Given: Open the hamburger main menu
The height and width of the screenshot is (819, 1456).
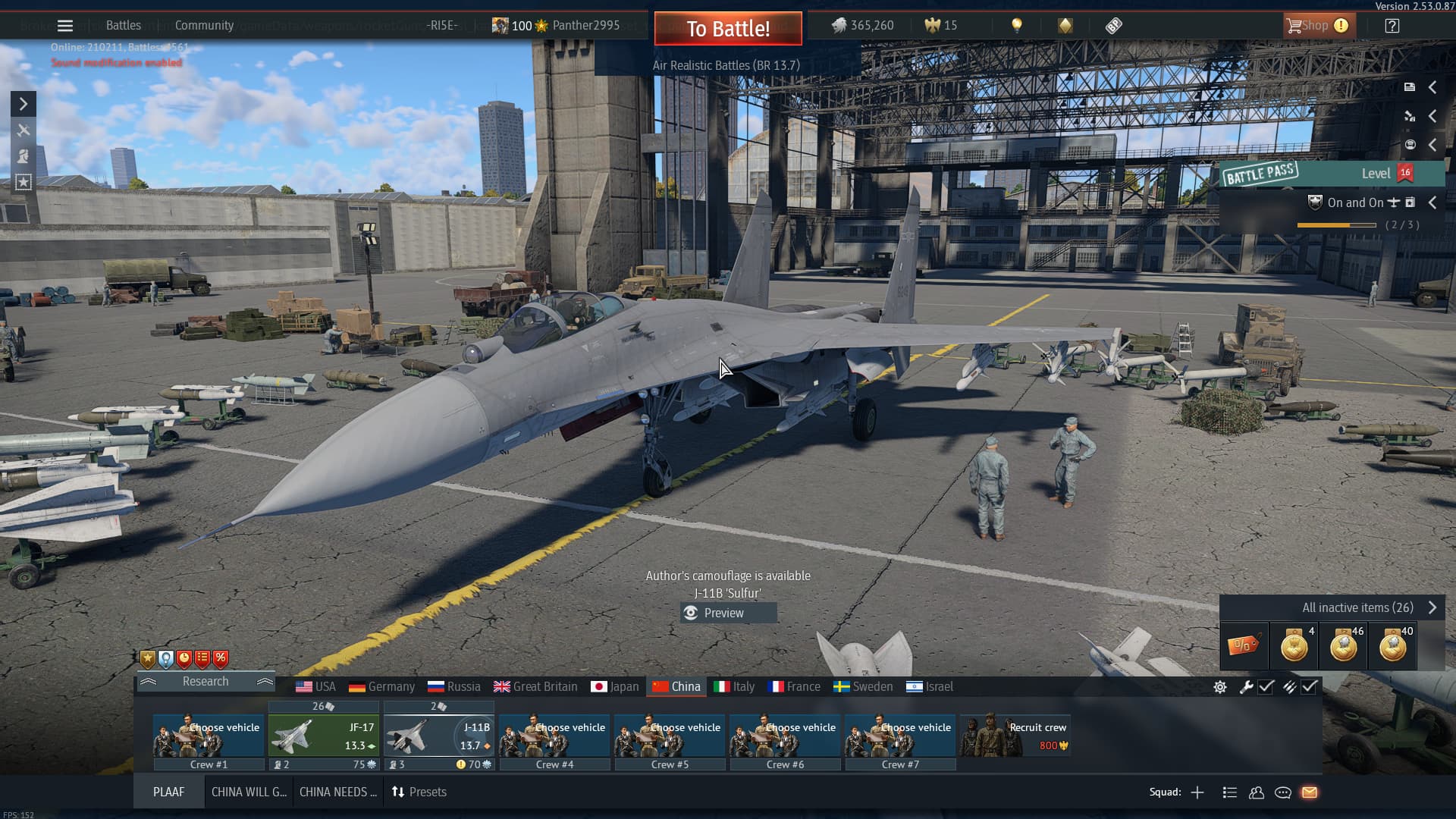Looking at the screenshot, I should [x=65, y=26].
